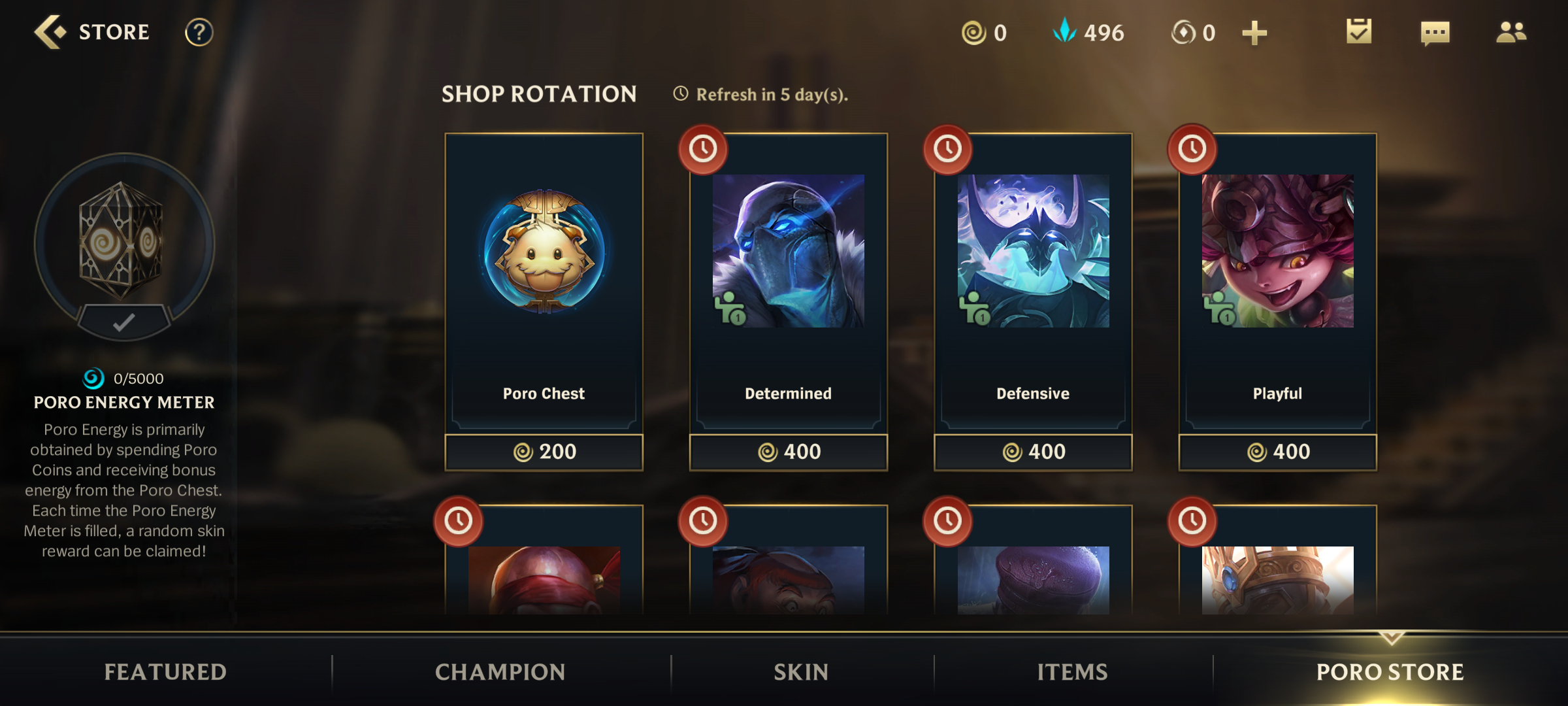Screen dimensions: 1568x706
Task: Open the help question mark icon
Action: (198, 33)
